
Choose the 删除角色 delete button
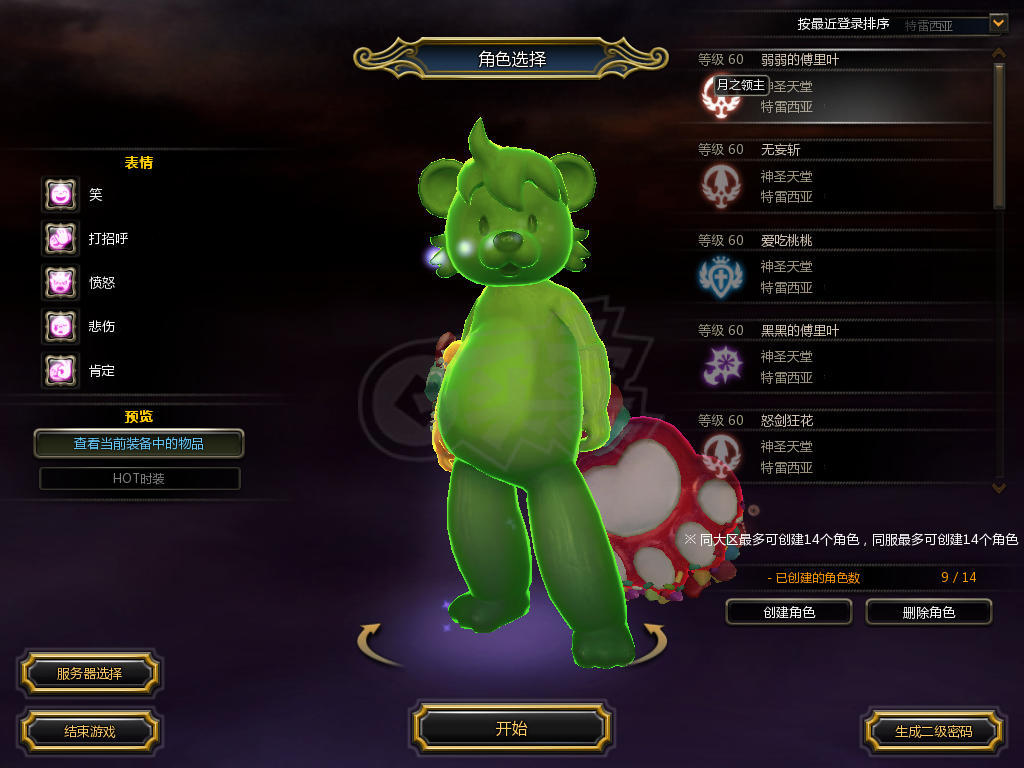928,612
